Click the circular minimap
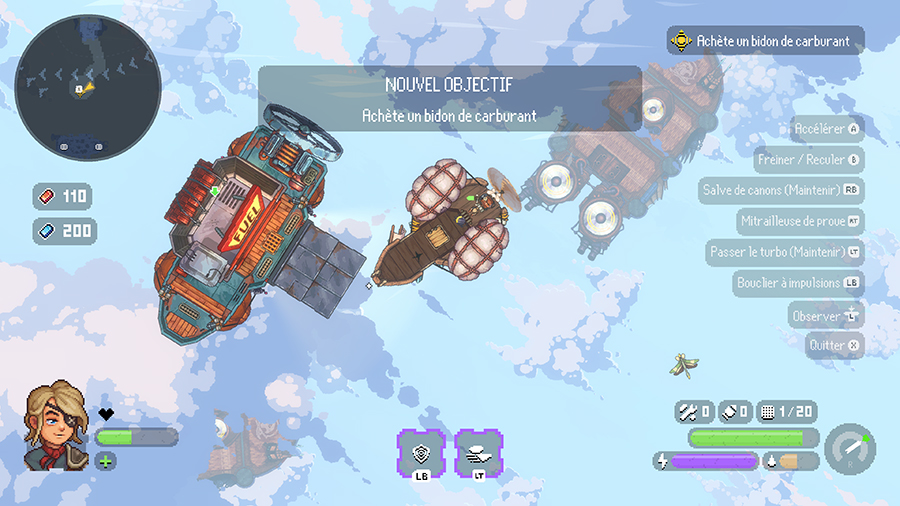Screen dimensions: 900x506 click(x=88, y=88)
